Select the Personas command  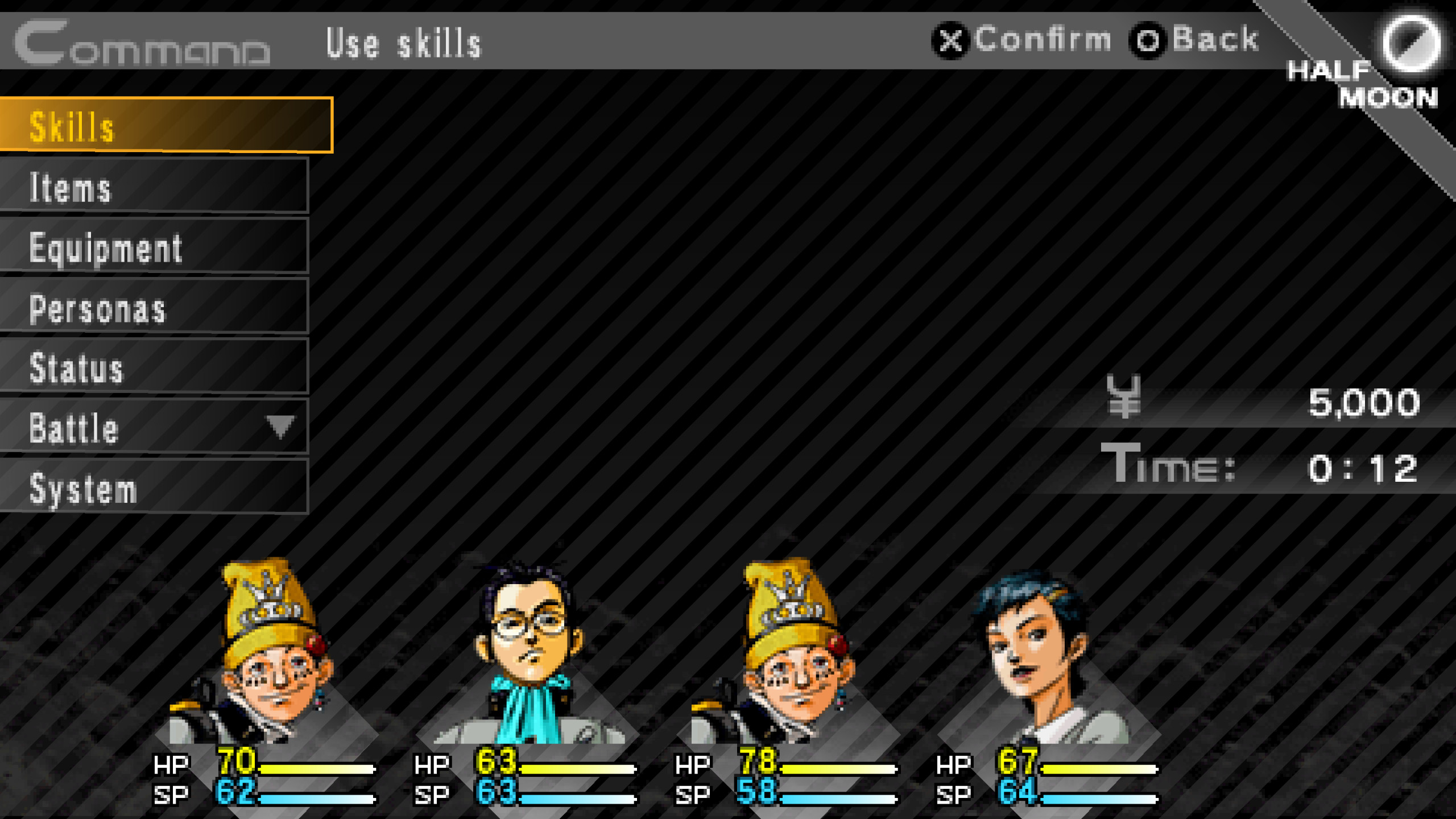click(x=154, y=309)
